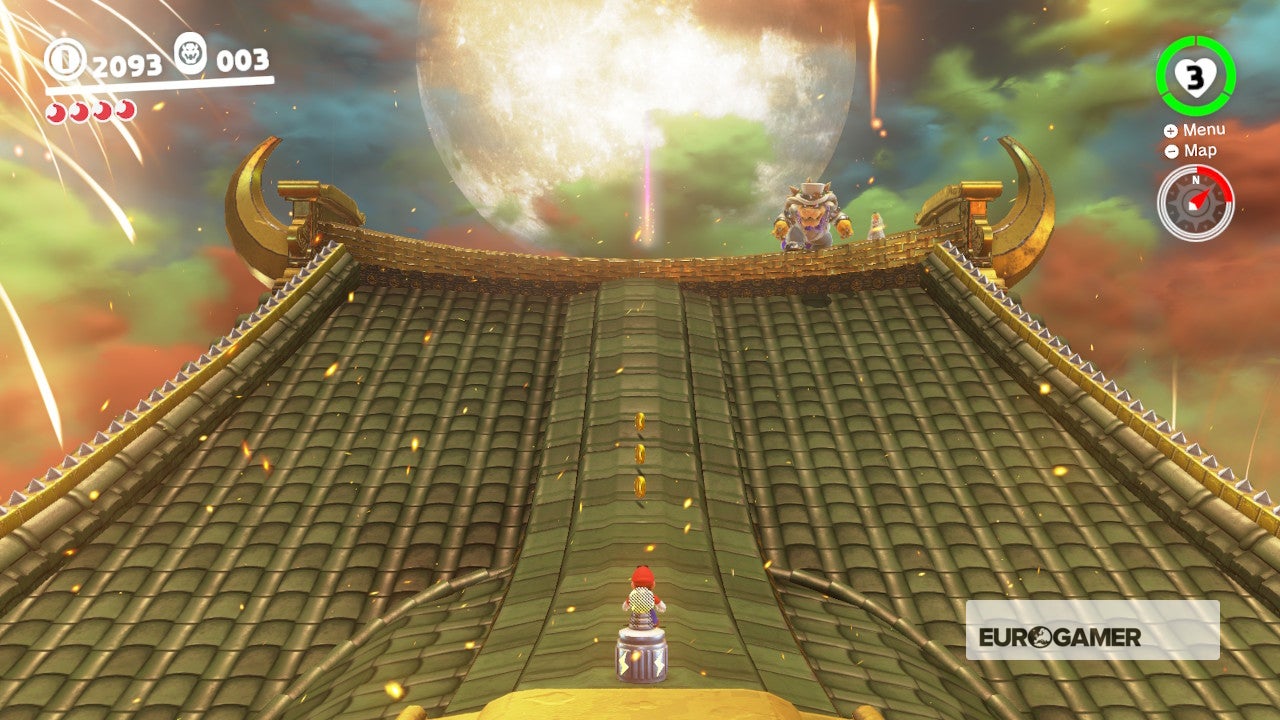Viewport: 1280px width, 720px height.
Task: Select the first red moon shard icon
Action: click(x=56, y=112)
